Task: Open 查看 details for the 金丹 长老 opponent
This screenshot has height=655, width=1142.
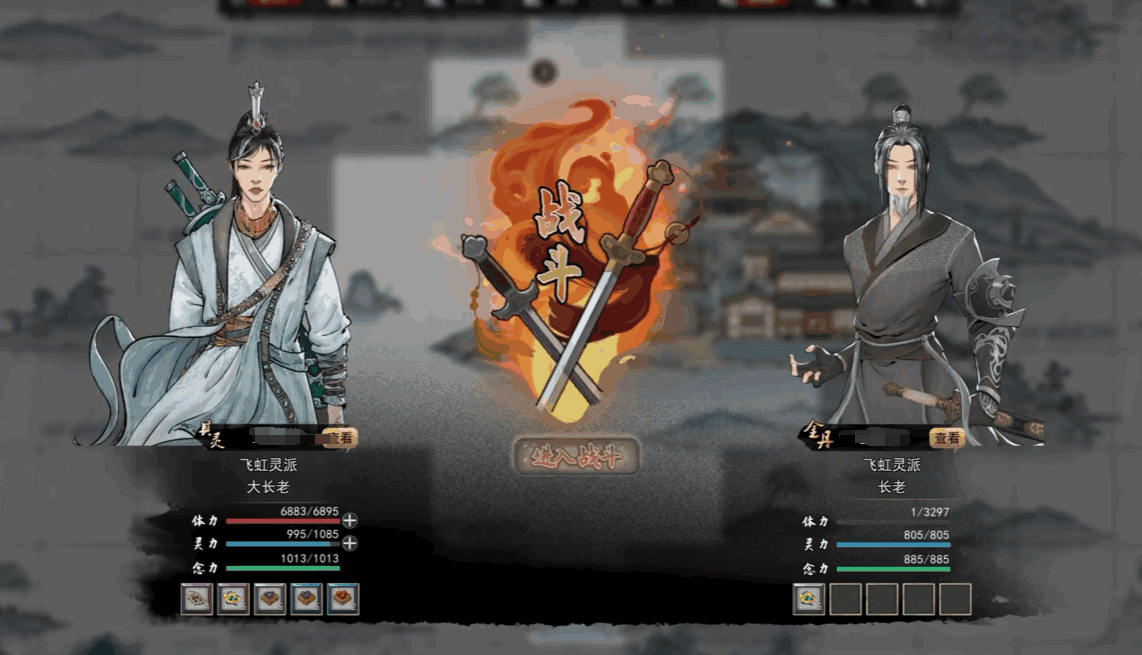Action: pyautogui.click(x=946, y=438)
